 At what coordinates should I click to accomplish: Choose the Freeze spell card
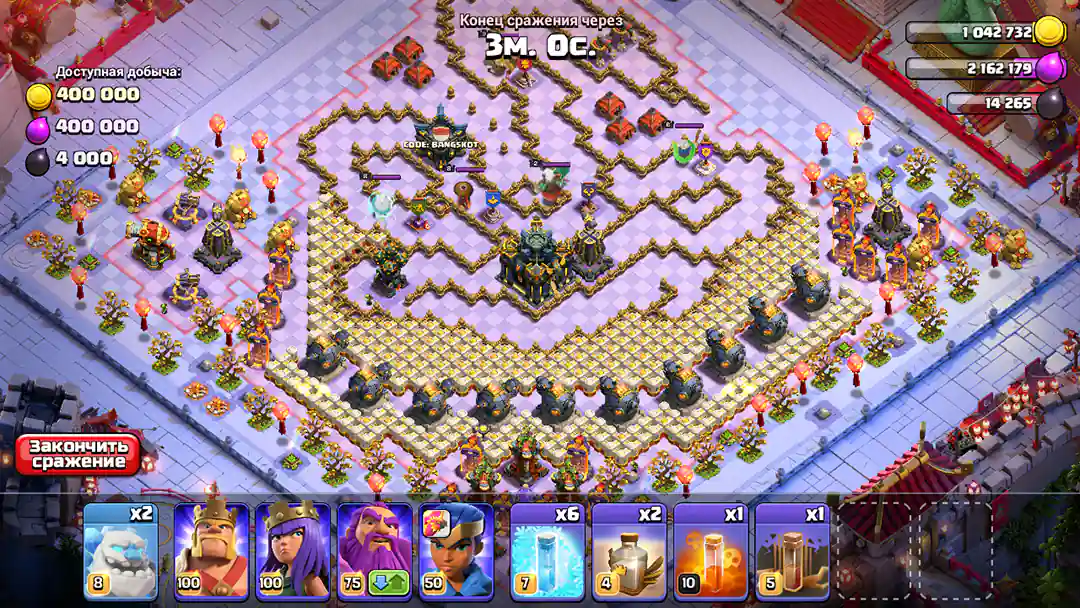coord(548,550)
